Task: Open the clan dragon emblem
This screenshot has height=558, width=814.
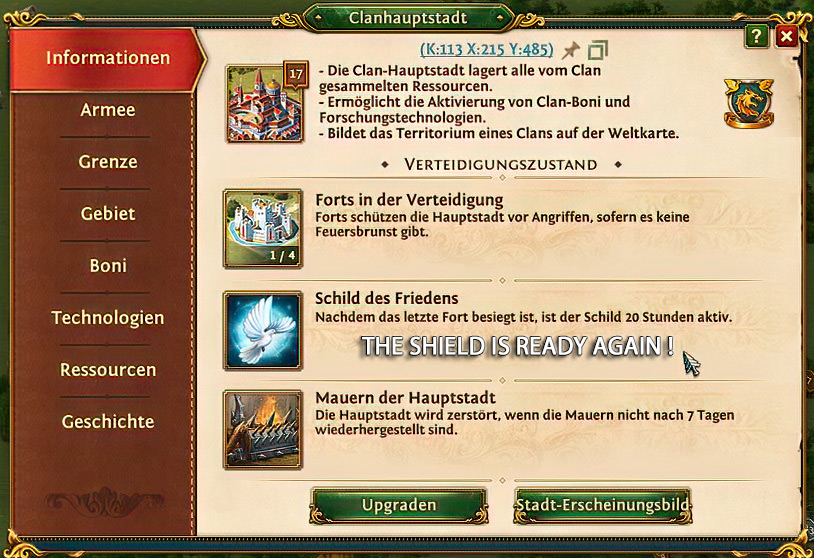Action: (x=745, y=103)
